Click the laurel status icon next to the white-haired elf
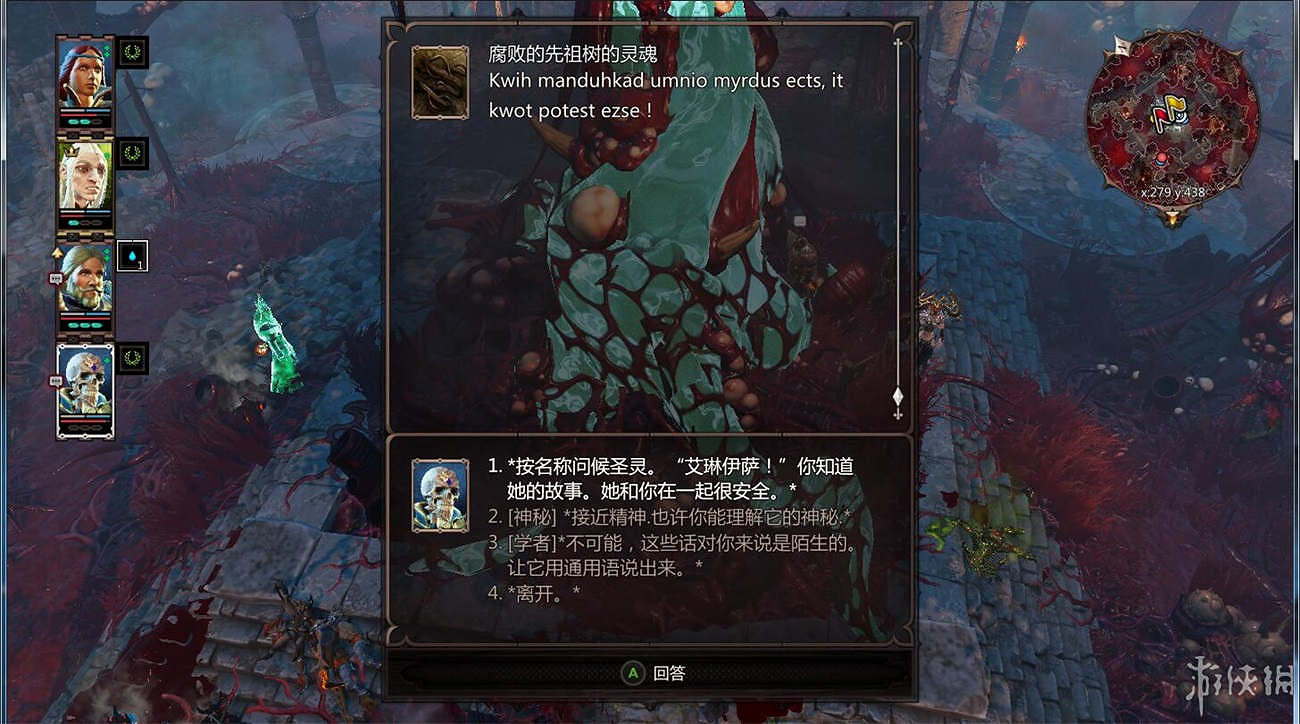 tap(130, 153)
